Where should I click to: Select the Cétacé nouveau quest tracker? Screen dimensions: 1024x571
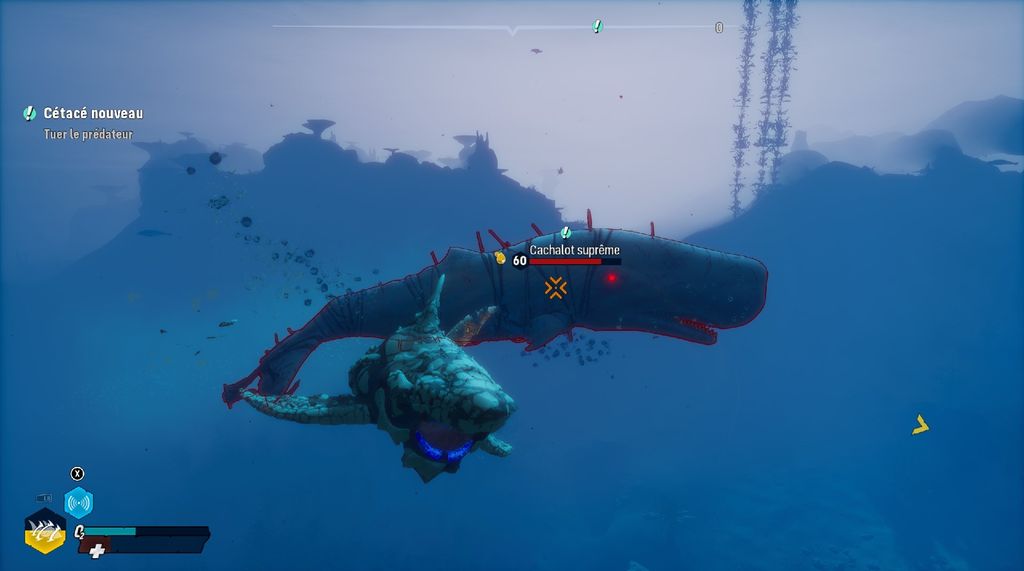pyautogui.click(x=92, y=114)
